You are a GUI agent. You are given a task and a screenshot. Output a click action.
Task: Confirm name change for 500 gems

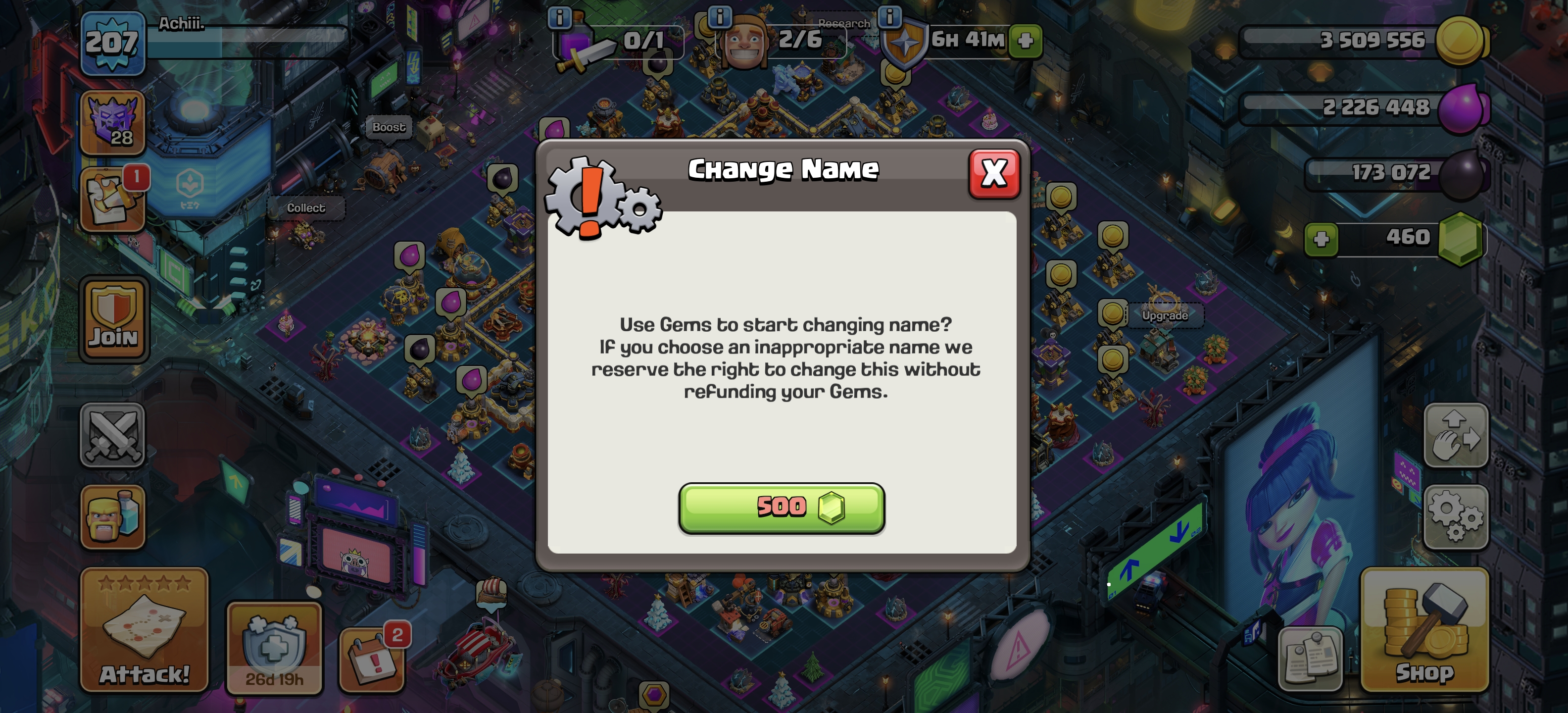pos(782,508)
